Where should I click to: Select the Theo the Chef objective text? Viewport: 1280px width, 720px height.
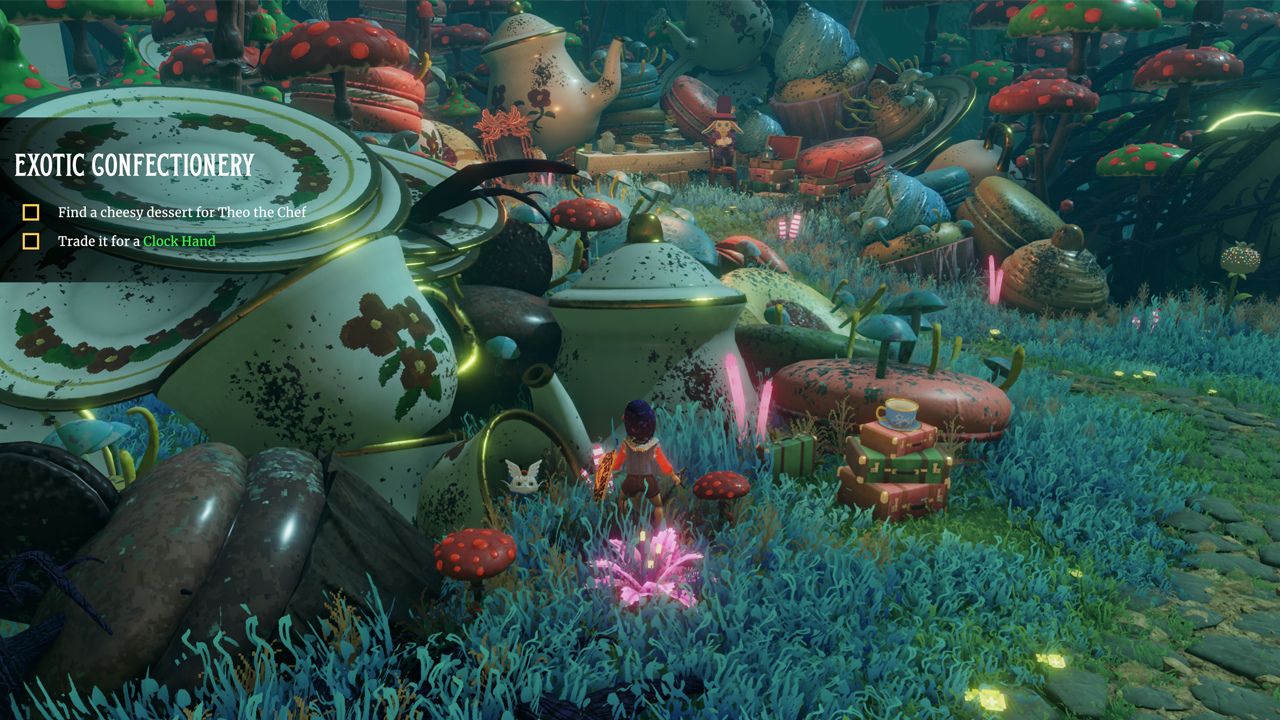[x=180, y=213]
